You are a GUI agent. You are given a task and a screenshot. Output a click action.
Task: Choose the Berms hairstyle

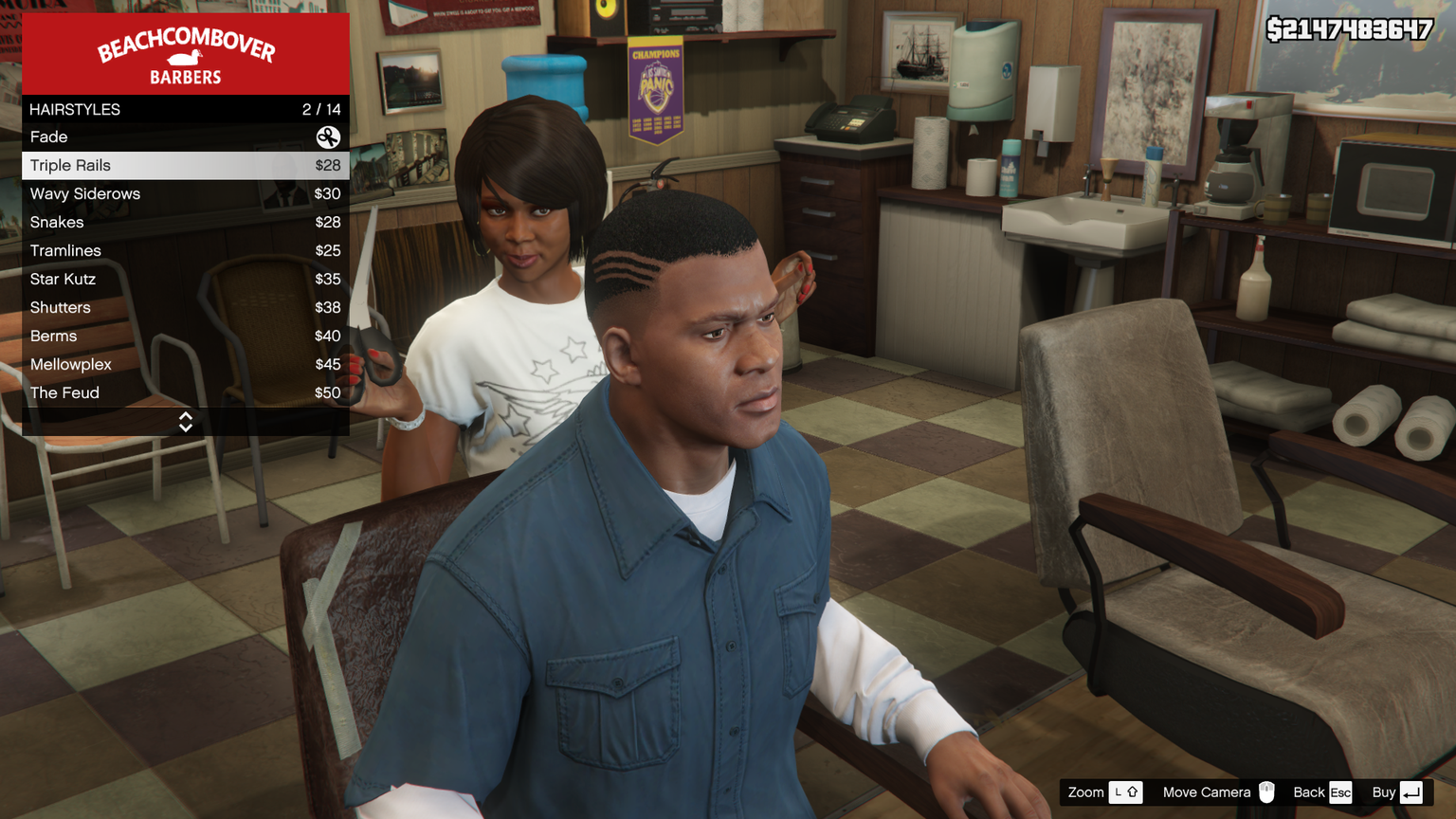click(x=185, y=337)
